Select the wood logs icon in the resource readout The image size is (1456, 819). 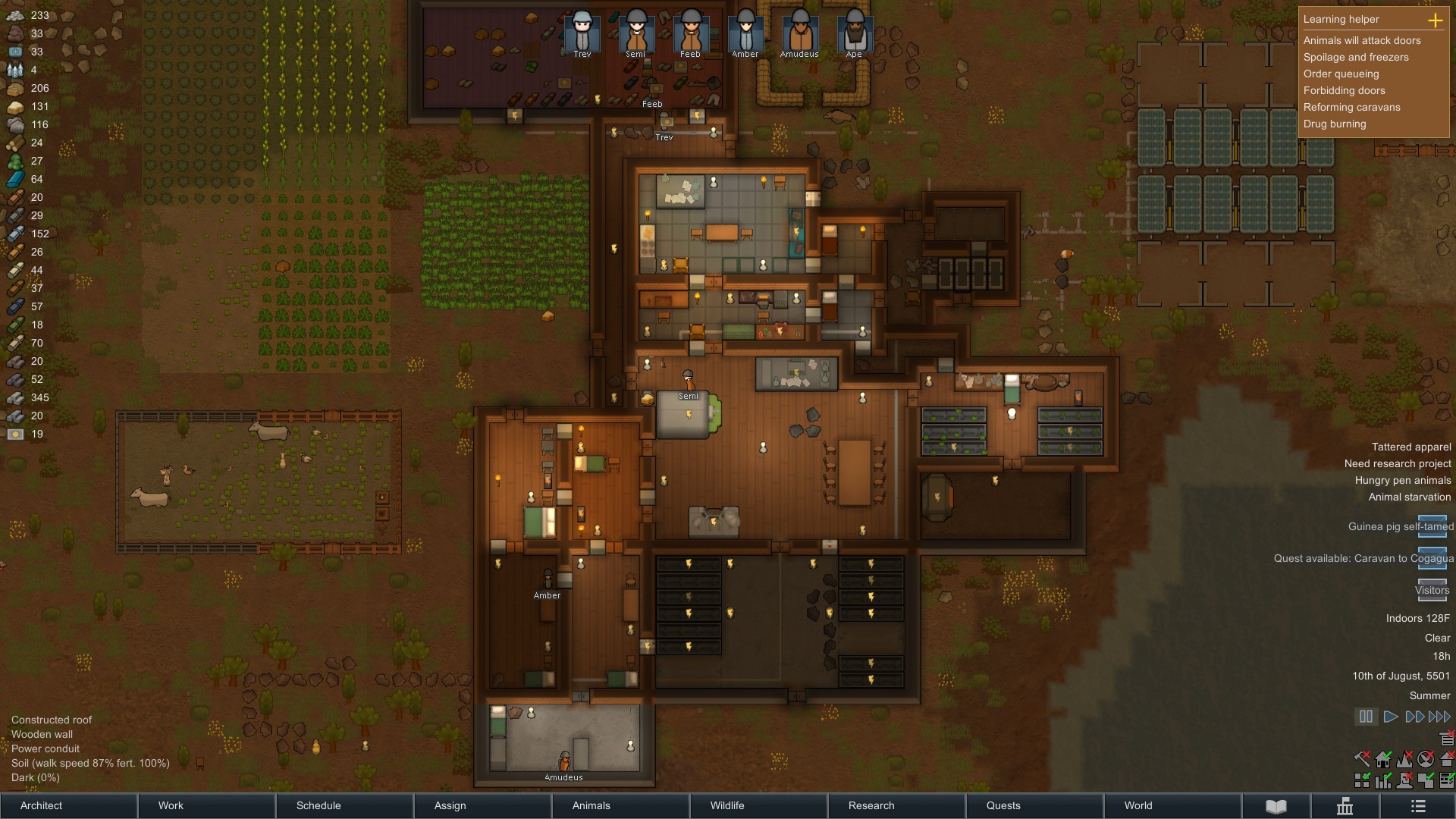15,143
